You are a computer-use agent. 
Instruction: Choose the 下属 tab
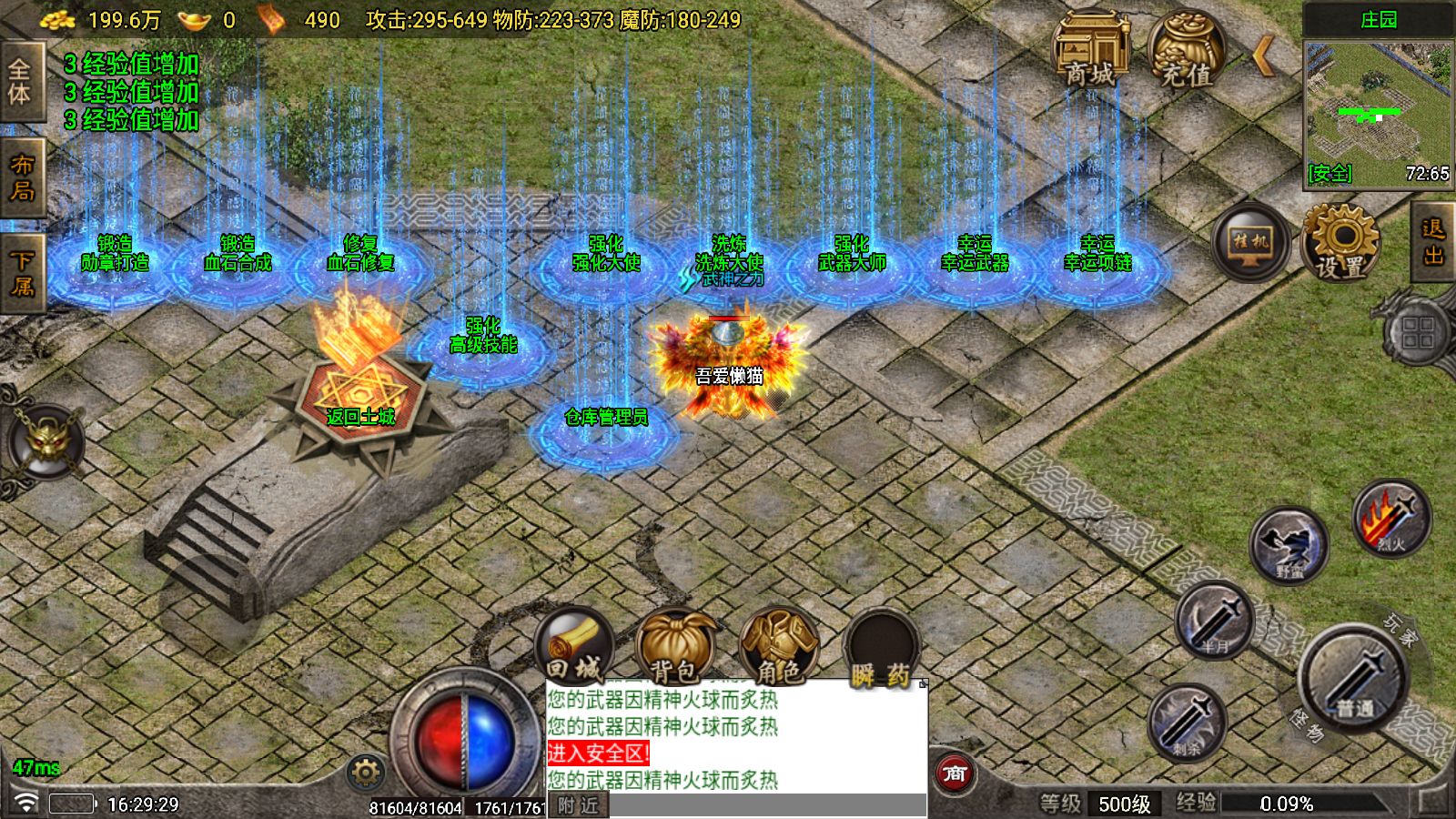[21, 273]
